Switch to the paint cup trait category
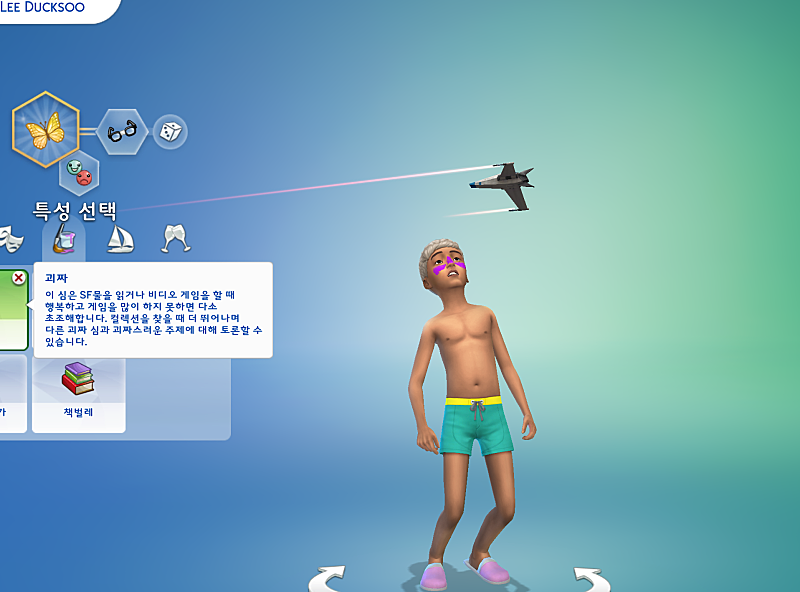The image size is (800, 592). pyautogui.click(x=63, y=238)
